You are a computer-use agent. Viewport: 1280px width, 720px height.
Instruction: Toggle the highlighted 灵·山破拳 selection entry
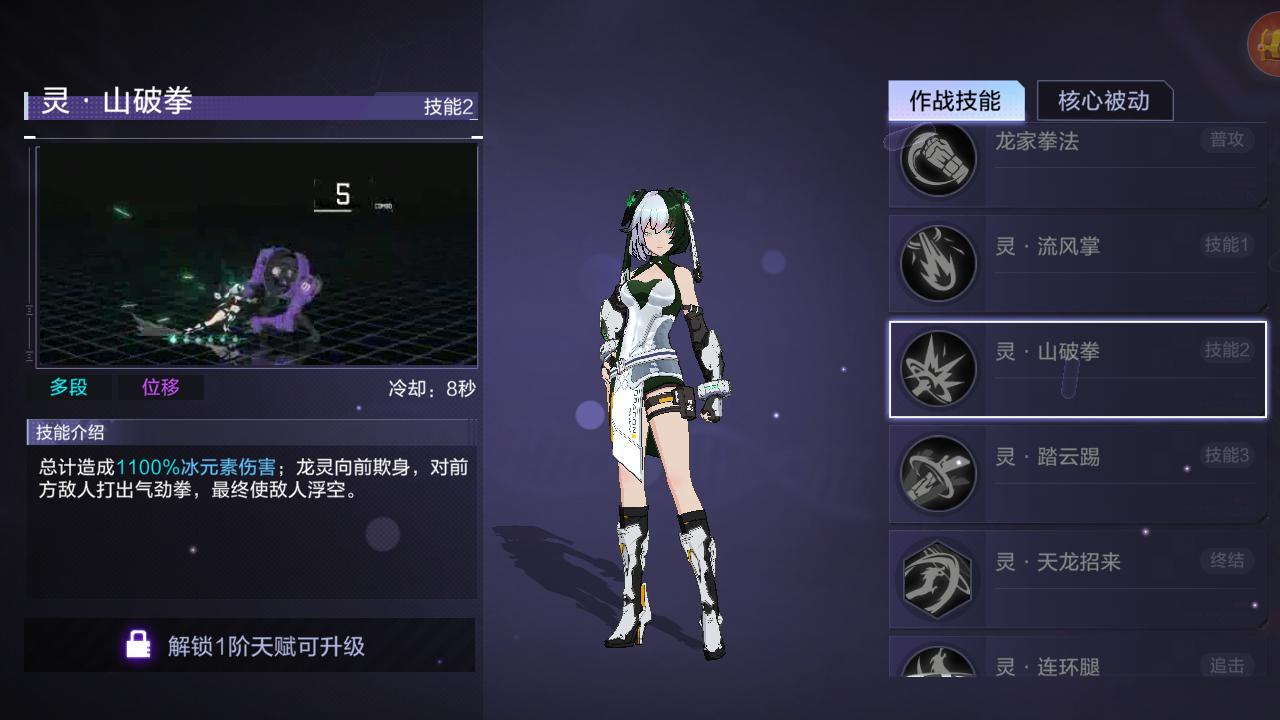tap(1078, 369)
